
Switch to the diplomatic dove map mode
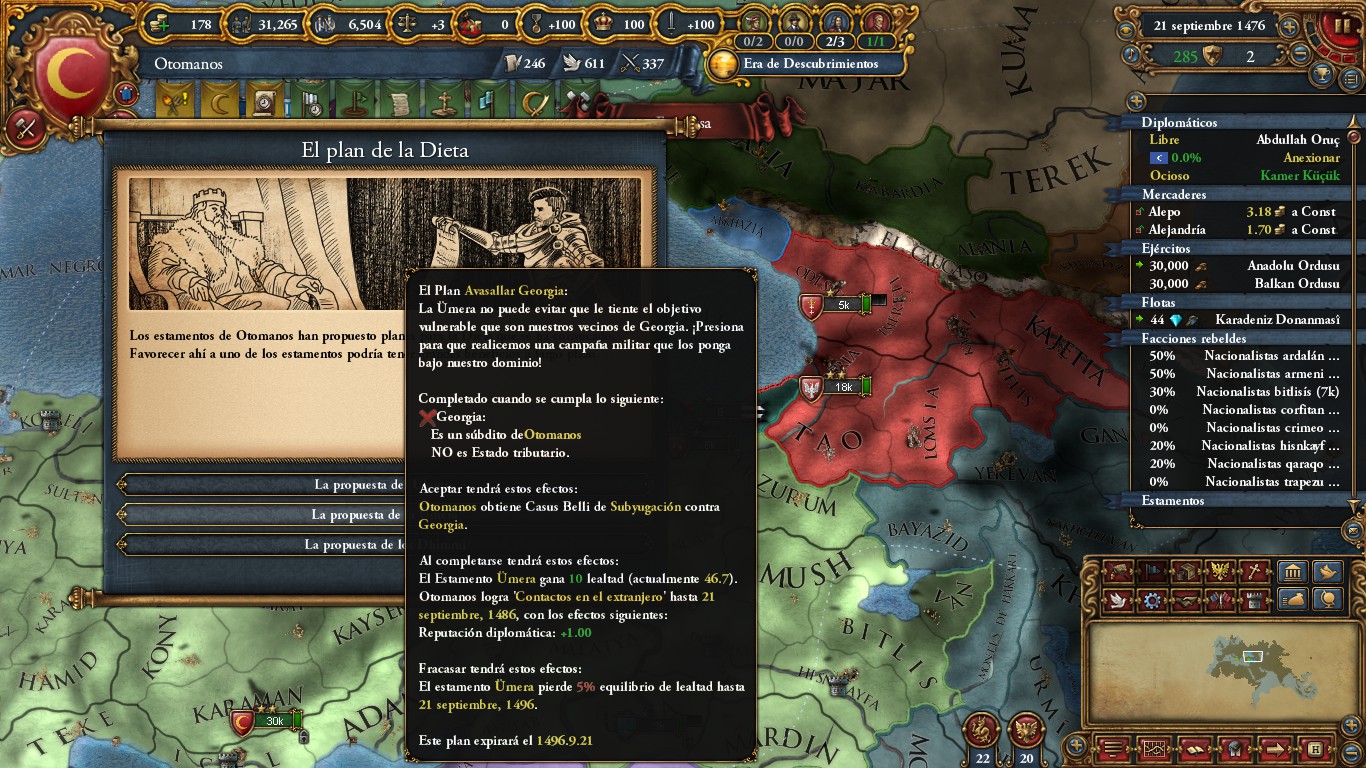pos(1118,600)
